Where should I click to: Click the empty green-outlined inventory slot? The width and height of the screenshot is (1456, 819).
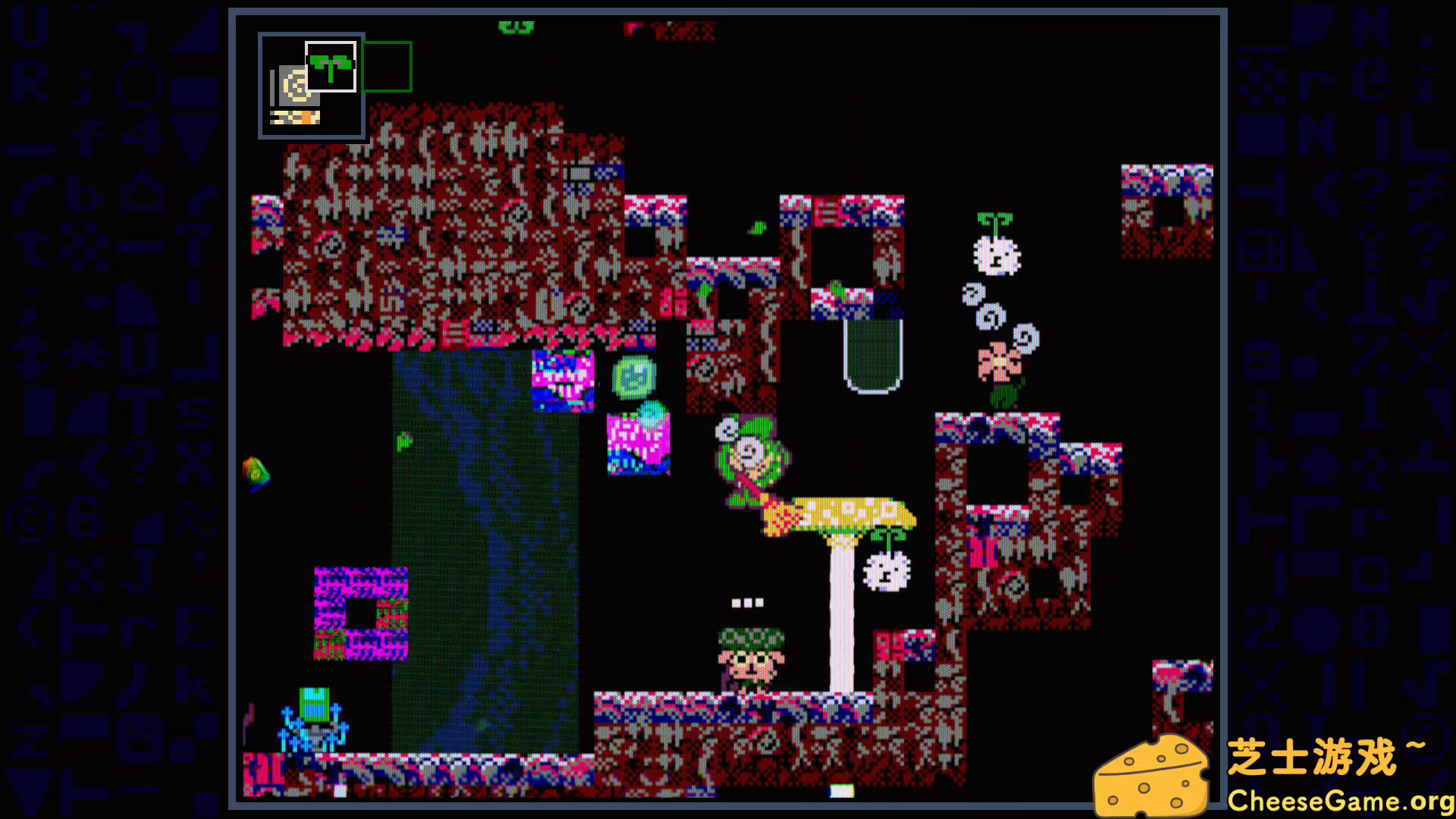[385, 66]
